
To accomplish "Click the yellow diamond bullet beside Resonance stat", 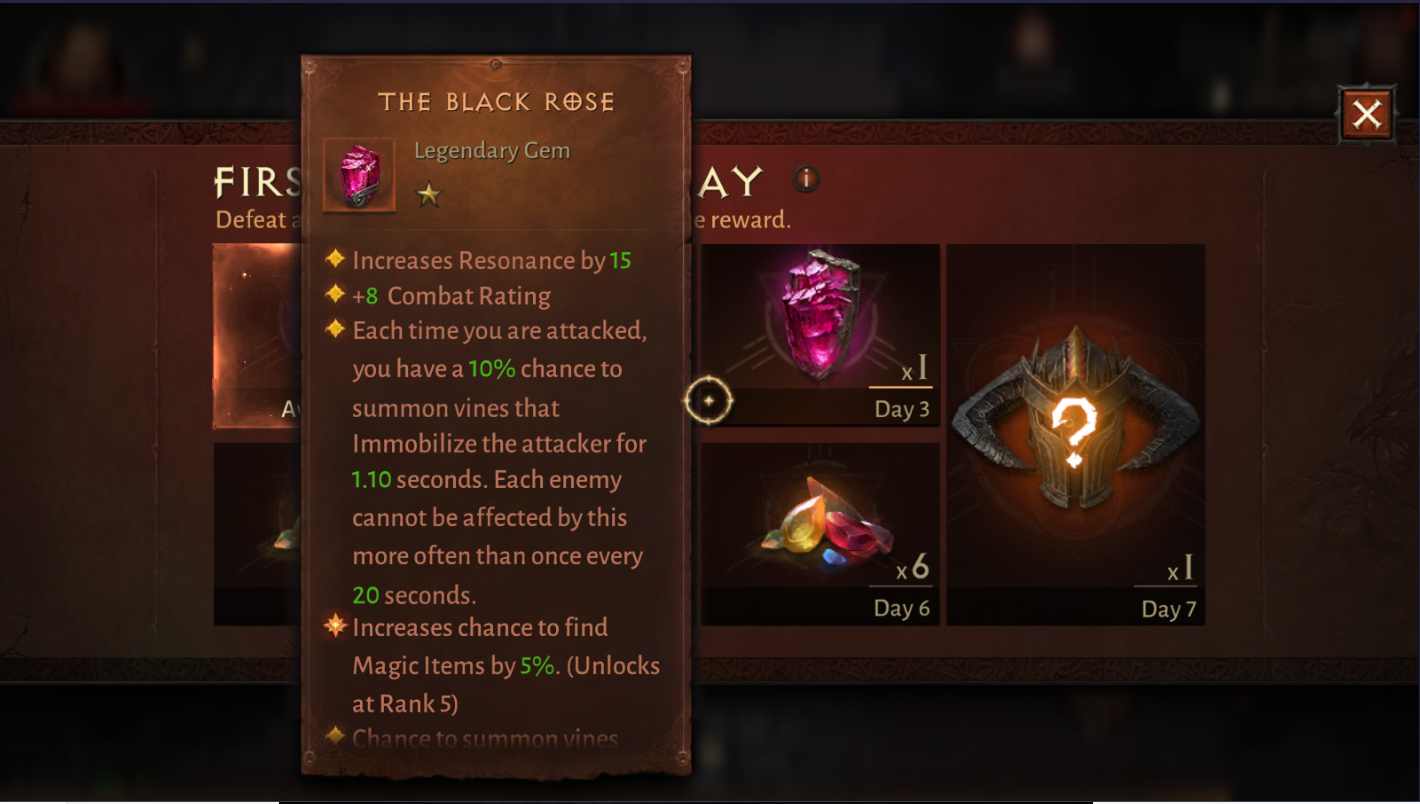I will 336,258.
